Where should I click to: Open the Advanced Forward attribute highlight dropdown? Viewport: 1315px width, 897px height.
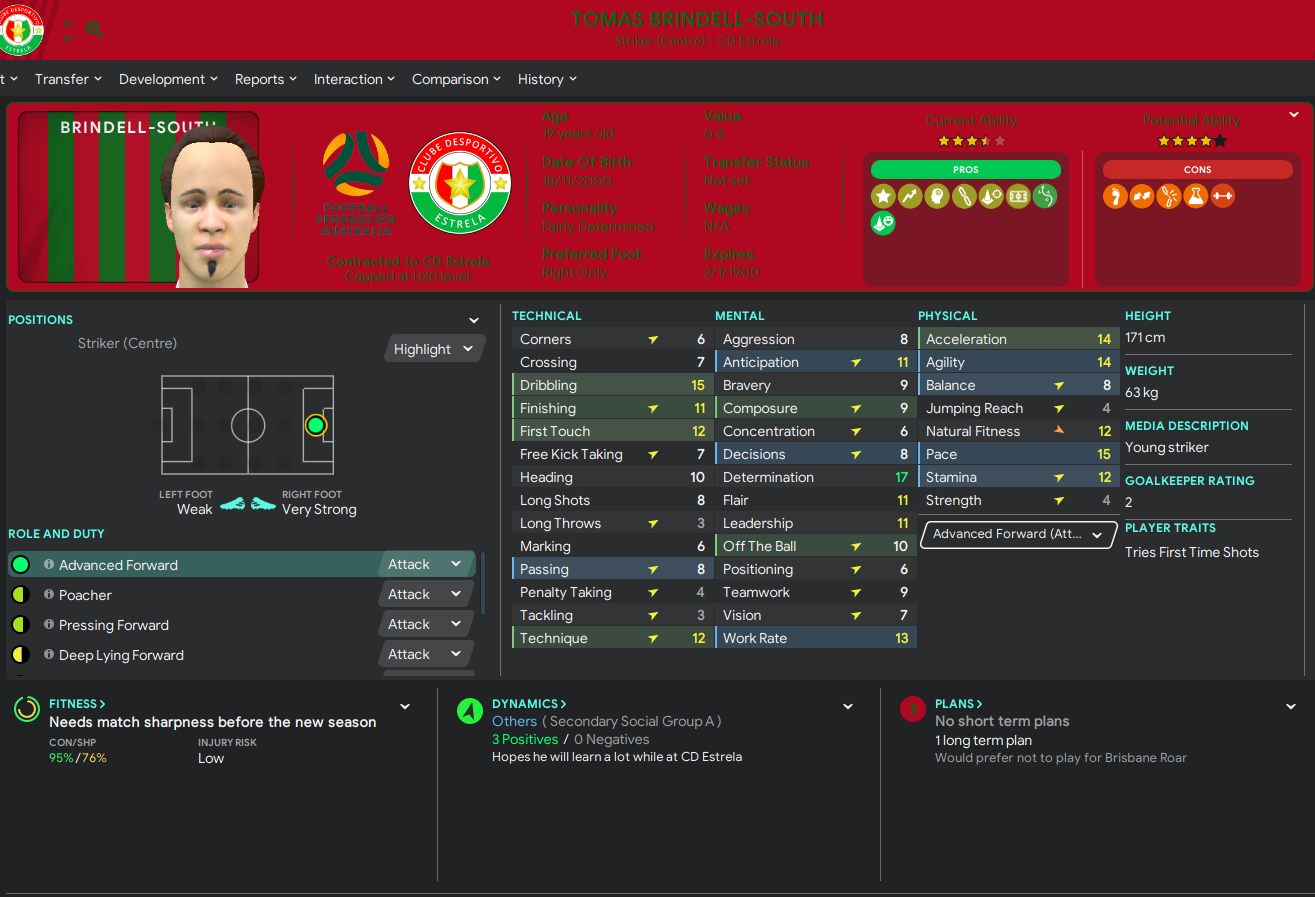click(1017, 534)
